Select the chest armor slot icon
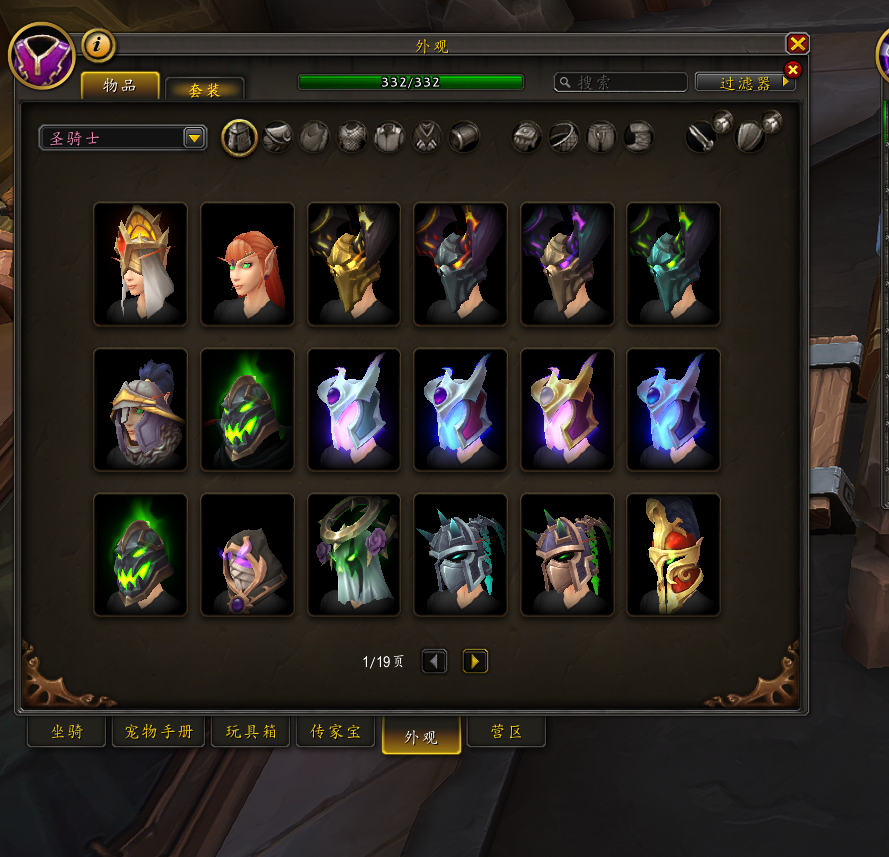 [351, 137]
